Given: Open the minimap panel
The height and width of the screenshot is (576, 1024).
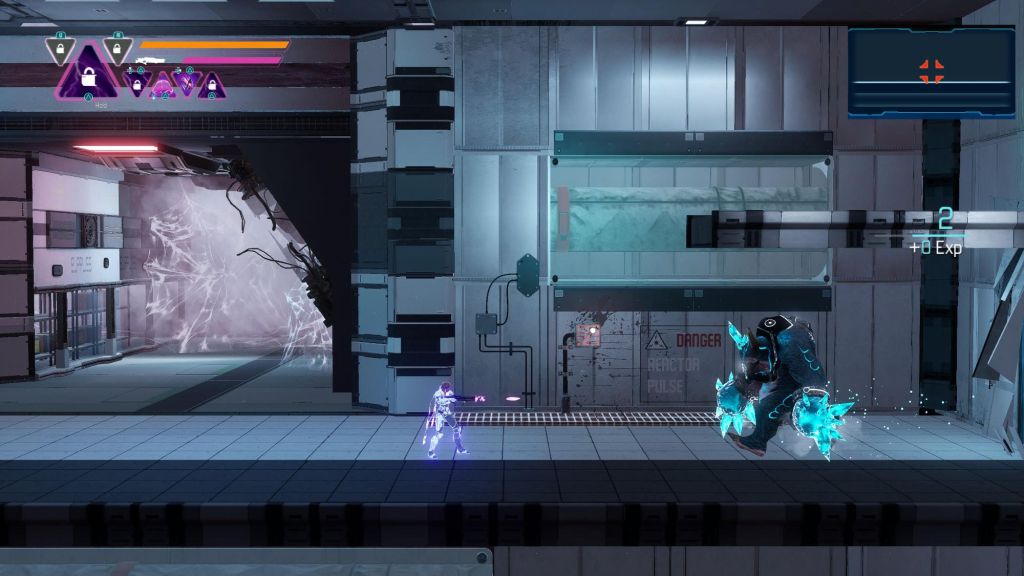Looking at the screenshot, I should click(931, 72).
